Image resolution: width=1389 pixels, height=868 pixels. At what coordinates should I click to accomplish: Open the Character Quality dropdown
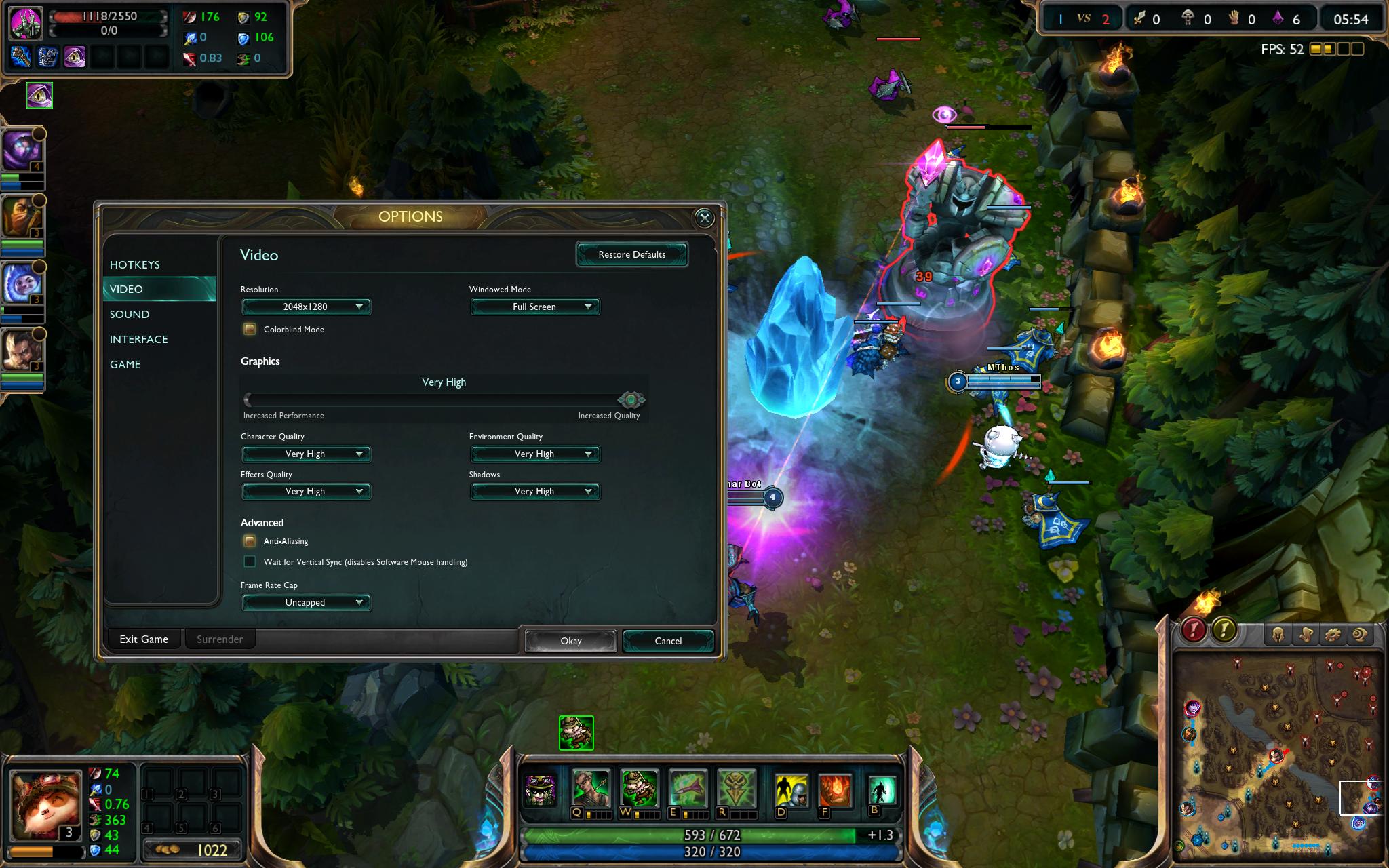[x=306, y=454]
